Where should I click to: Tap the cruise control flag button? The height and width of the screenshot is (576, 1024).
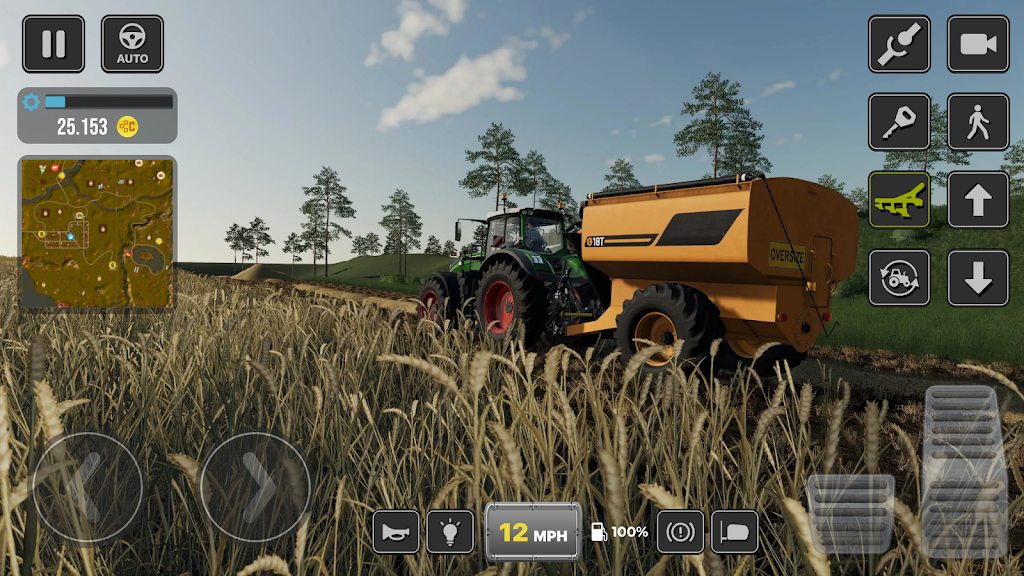tap(734, 532)
